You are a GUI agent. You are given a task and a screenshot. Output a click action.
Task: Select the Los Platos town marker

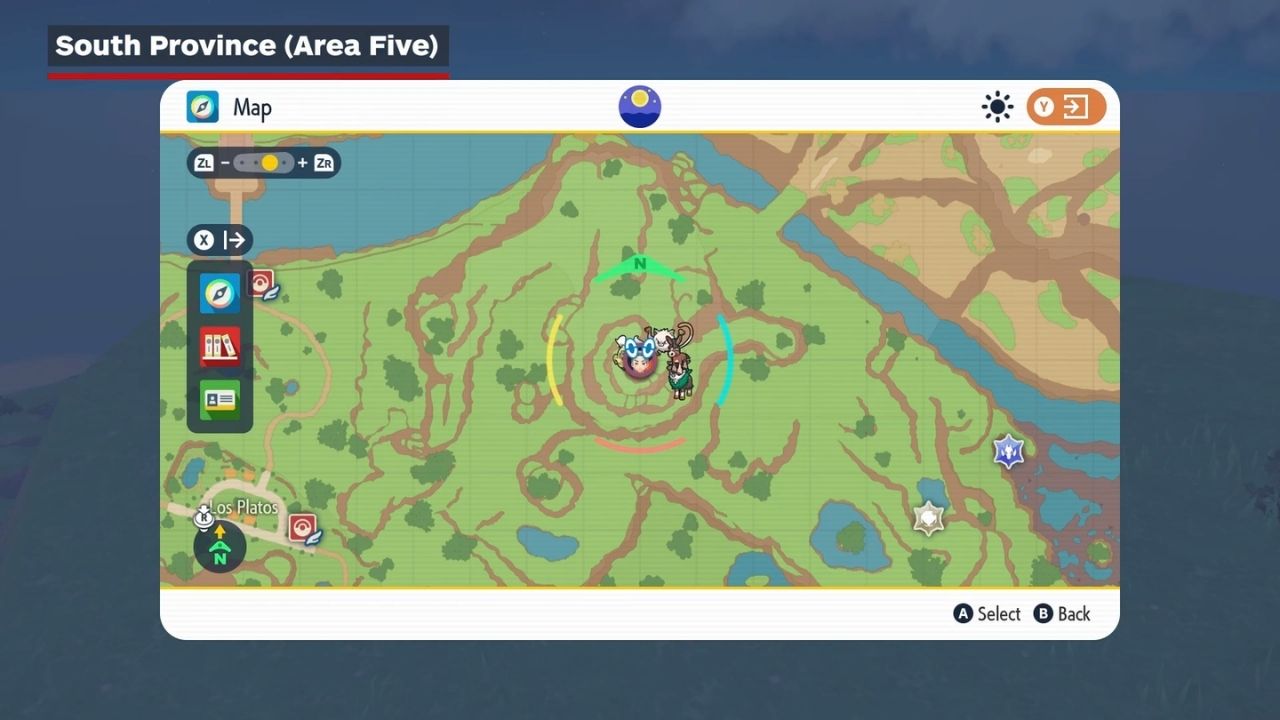(x=205, y=515)
